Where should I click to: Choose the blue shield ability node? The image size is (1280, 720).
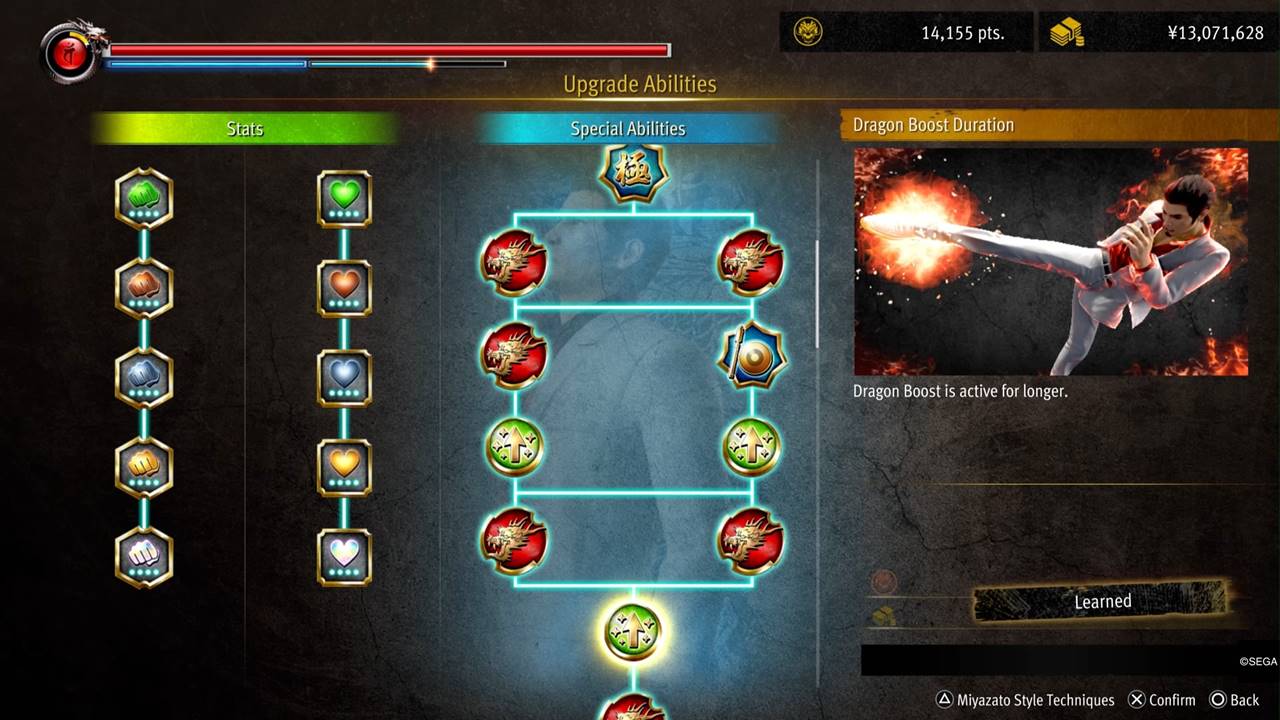tap(751, 355)
